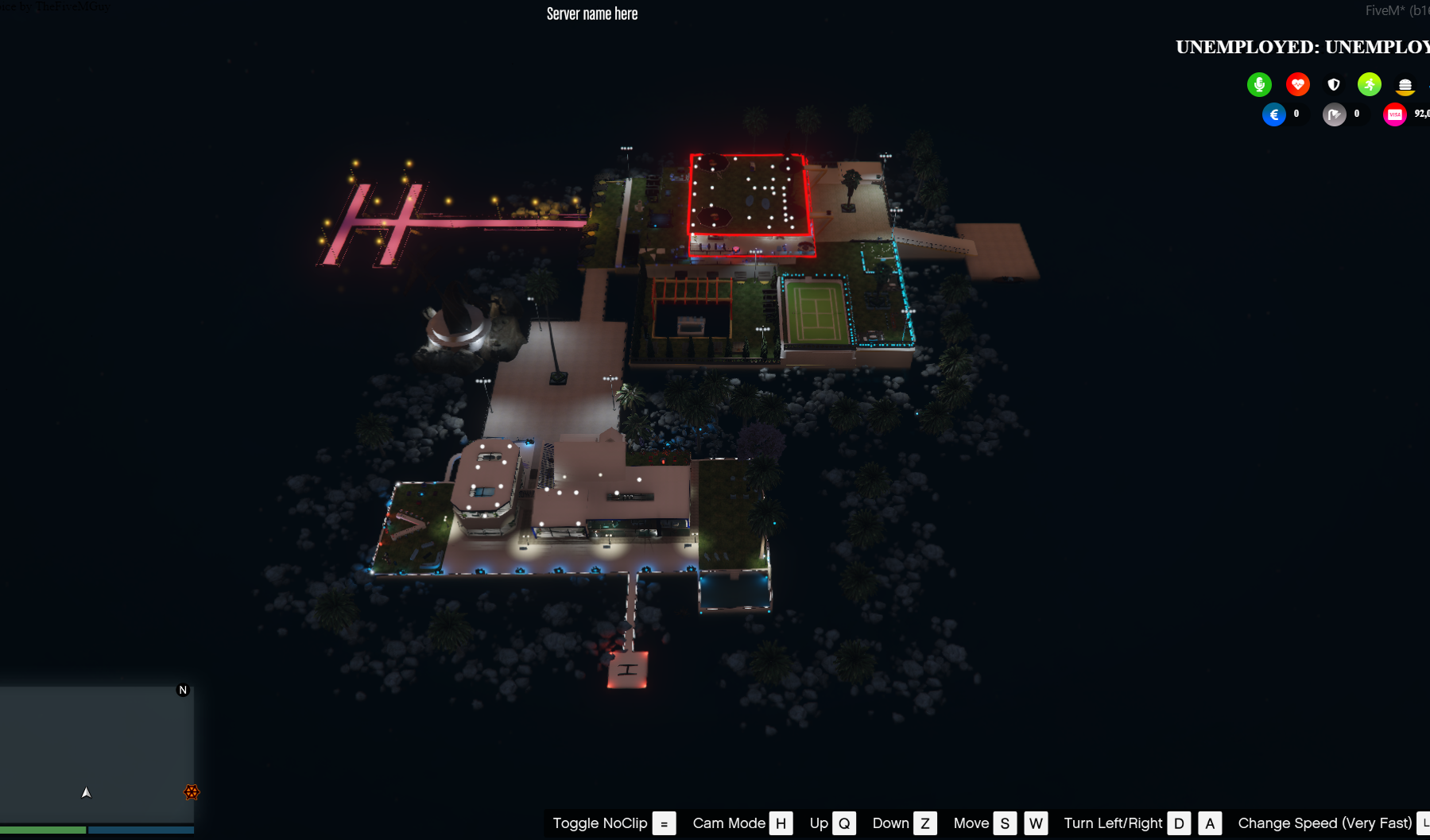
Task: Click the burger hunger status icon
Action: (1405, 84)
